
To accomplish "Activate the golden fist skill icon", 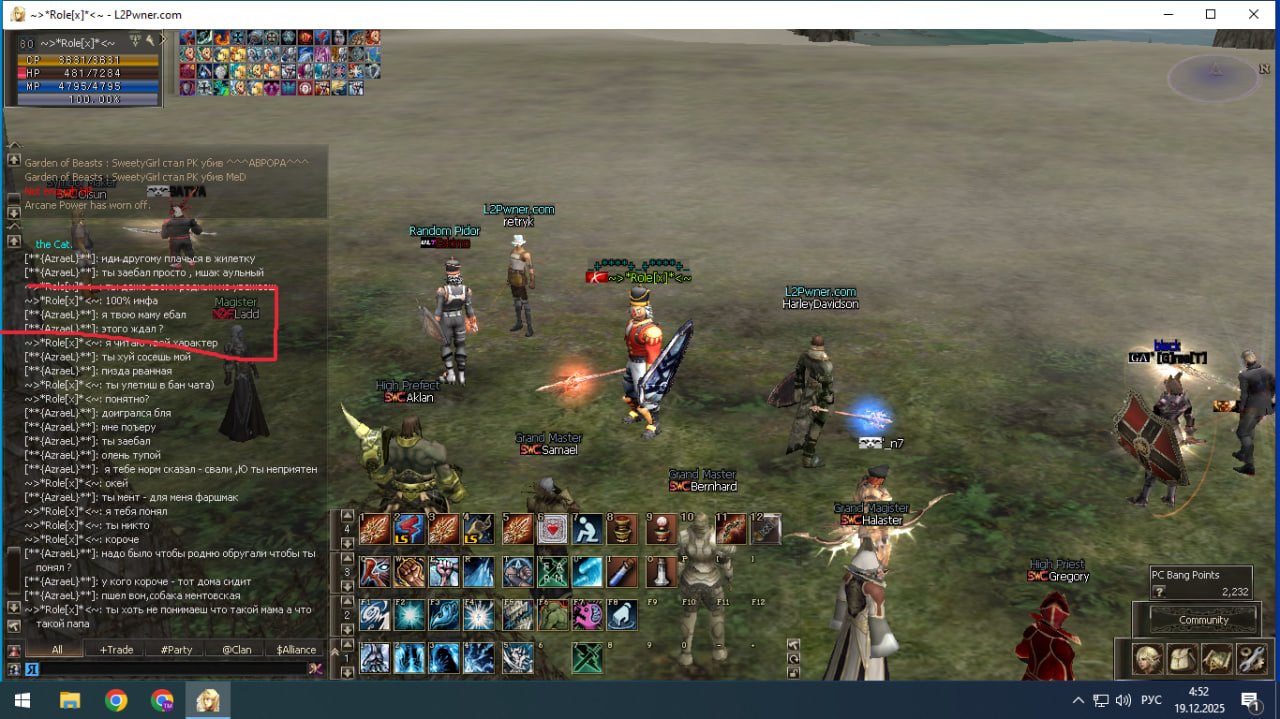I will pyautogui.click(x=409, y=572).
